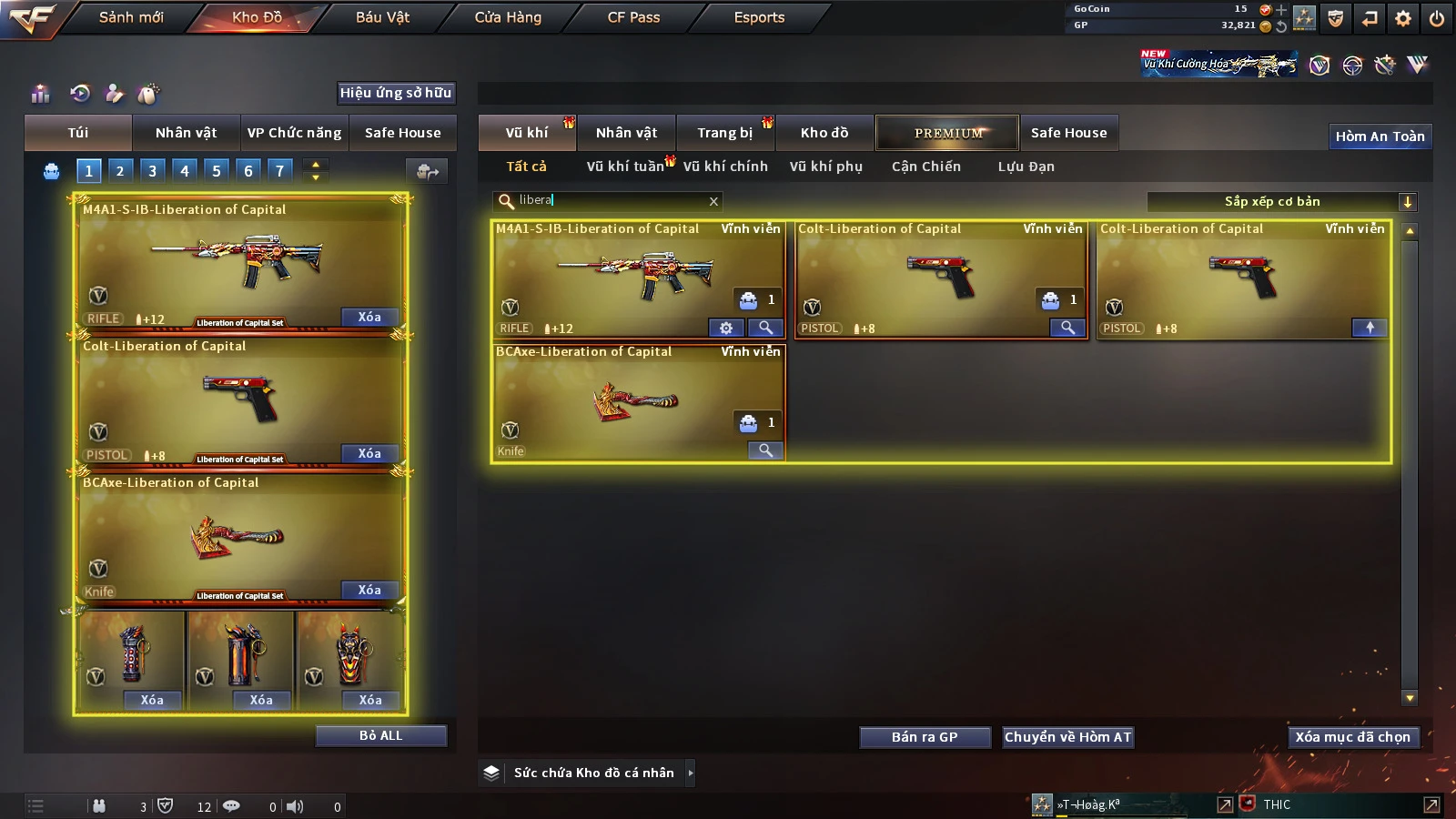1456x819 pixels.
Task: Click the power exit icon
Action: coord(1437,18)
